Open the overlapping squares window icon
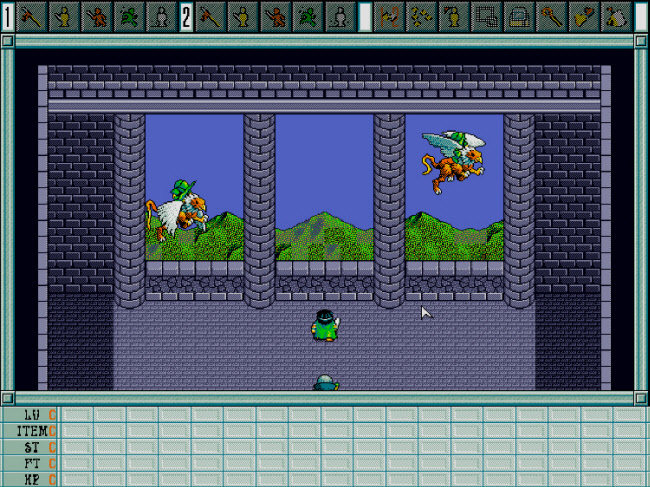The image size is (650, 487). [487, 16]
